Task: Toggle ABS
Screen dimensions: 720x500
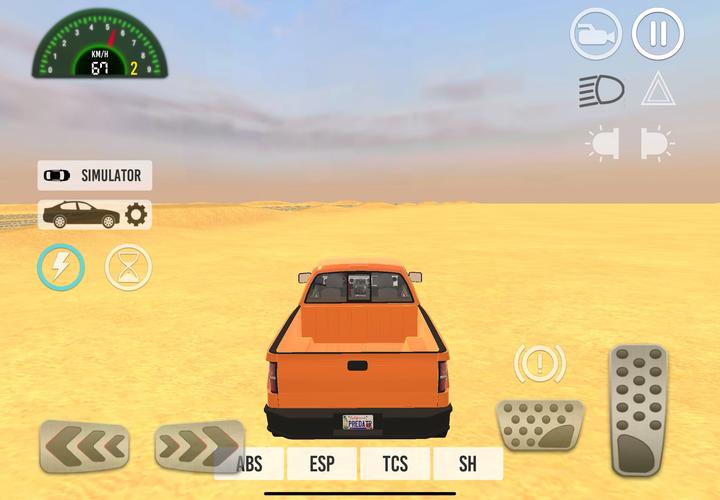Action: click(249, 464)
